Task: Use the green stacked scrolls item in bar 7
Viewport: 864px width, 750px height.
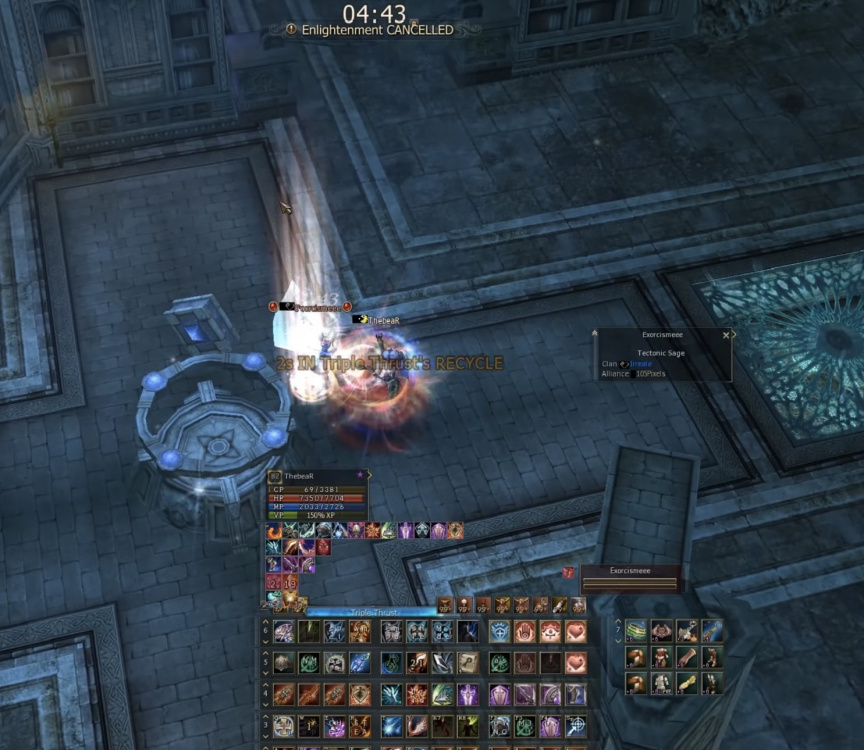Action: [x=637, y=630]
